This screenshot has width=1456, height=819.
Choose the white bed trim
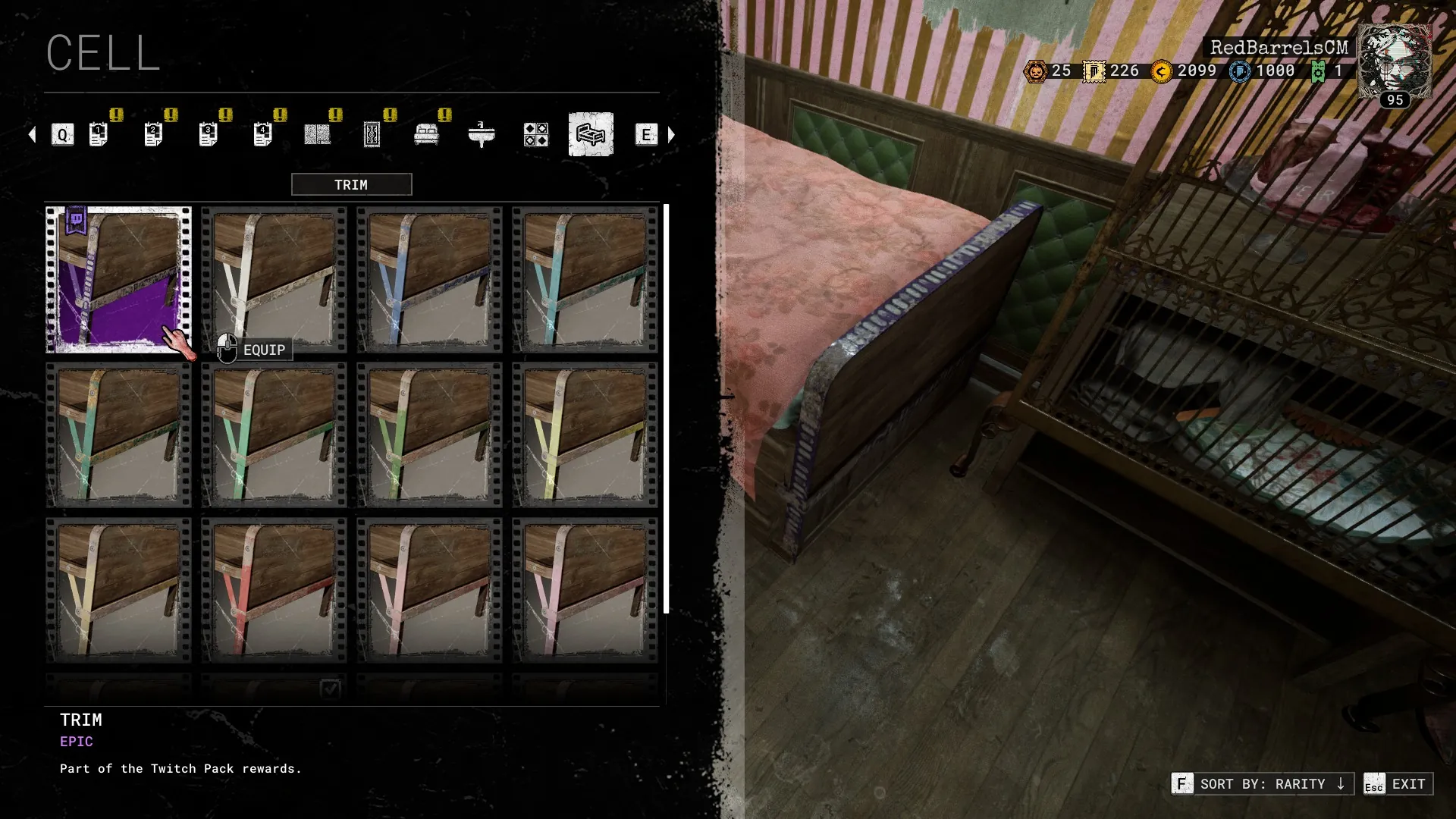click(274, 279)
